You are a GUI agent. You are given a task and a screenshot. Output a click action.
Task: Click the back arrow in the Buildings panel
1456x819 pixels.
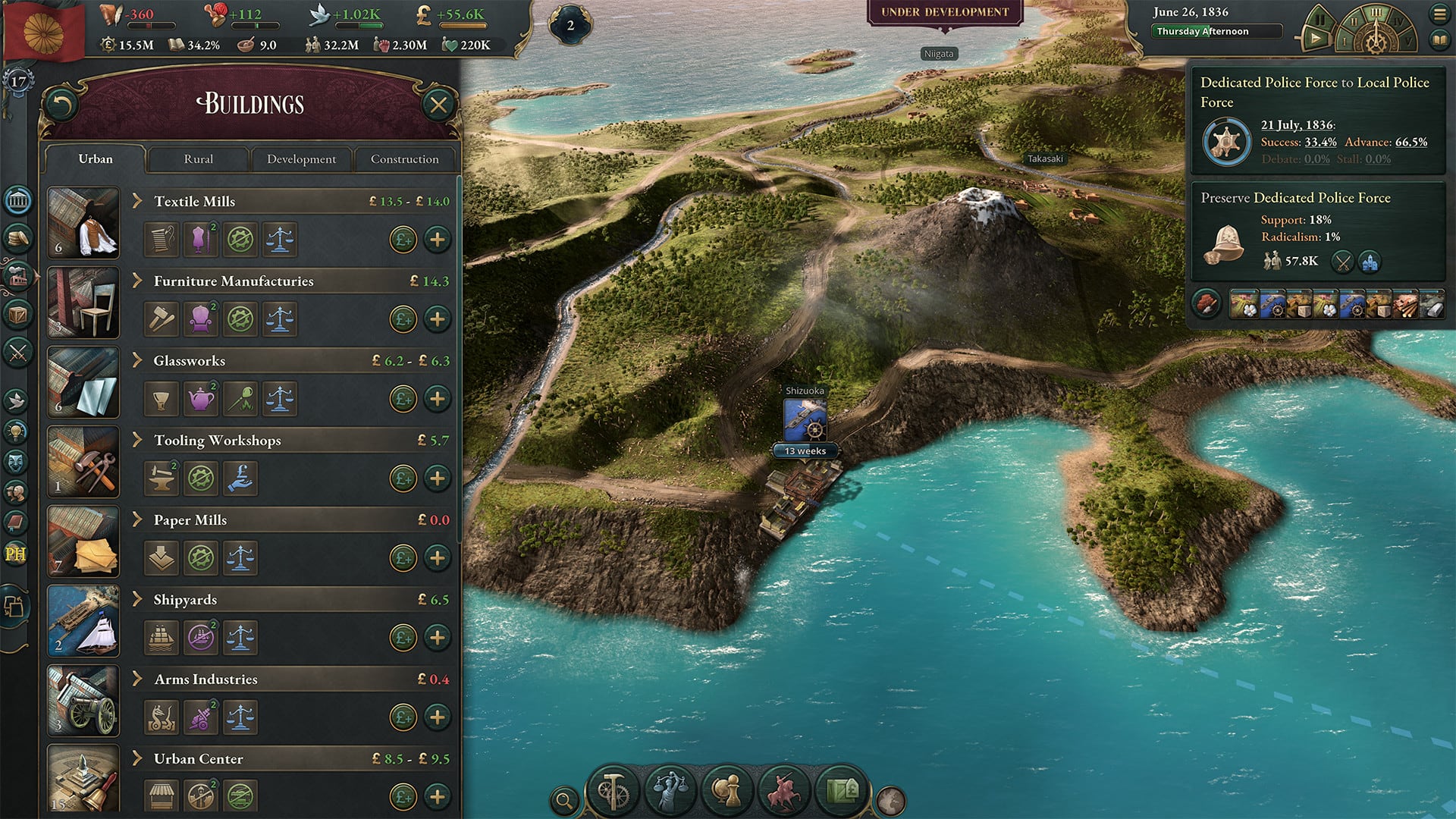point(64,103)
